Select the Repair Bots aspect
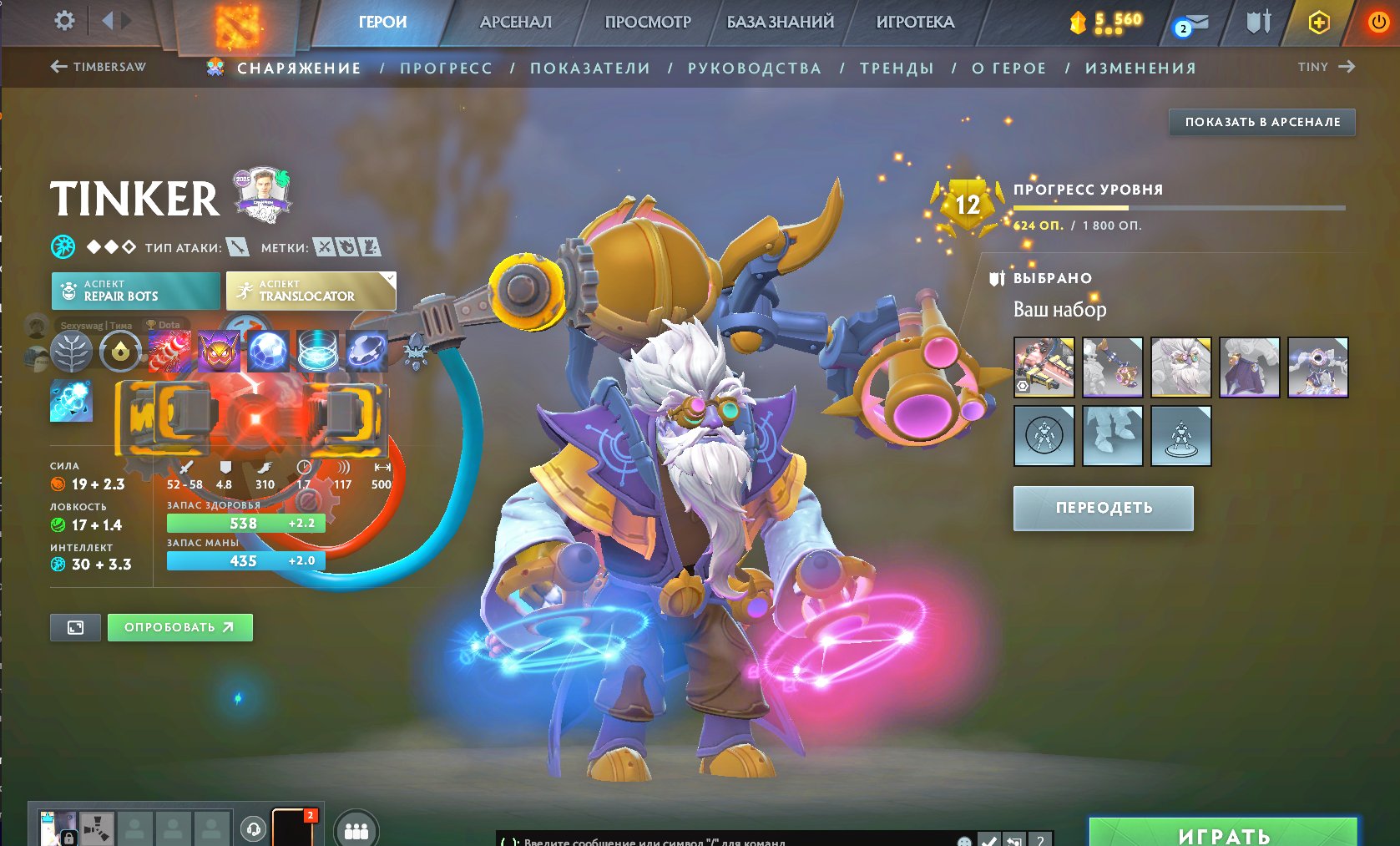The image size is (1400, 846). 135,291
